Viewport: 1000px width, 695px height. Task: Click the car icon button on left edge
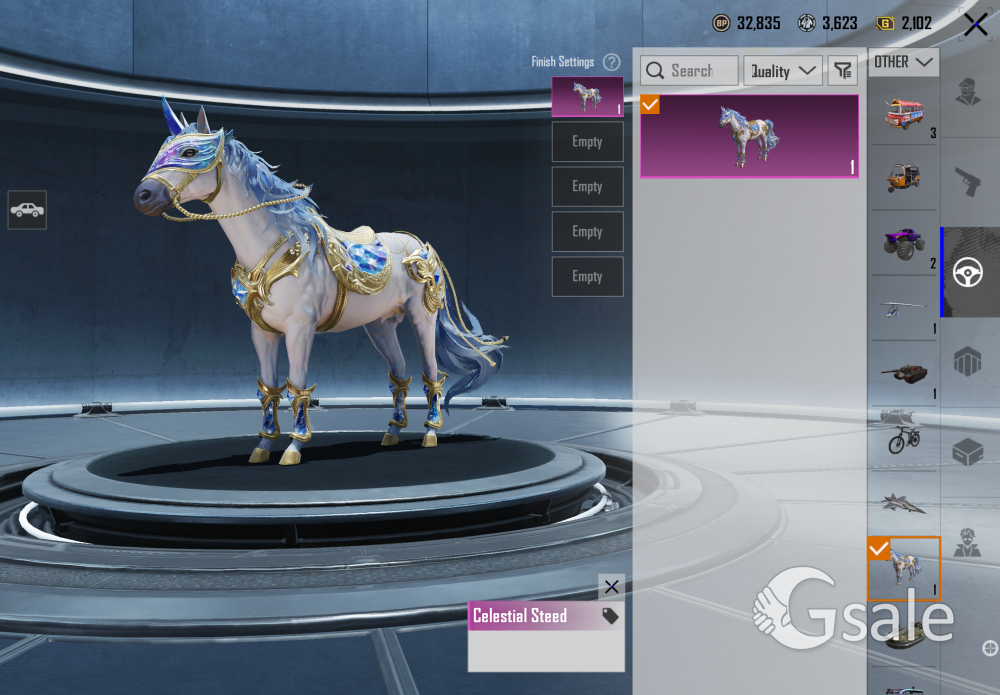pyautogui.click(x=27, y=210)
